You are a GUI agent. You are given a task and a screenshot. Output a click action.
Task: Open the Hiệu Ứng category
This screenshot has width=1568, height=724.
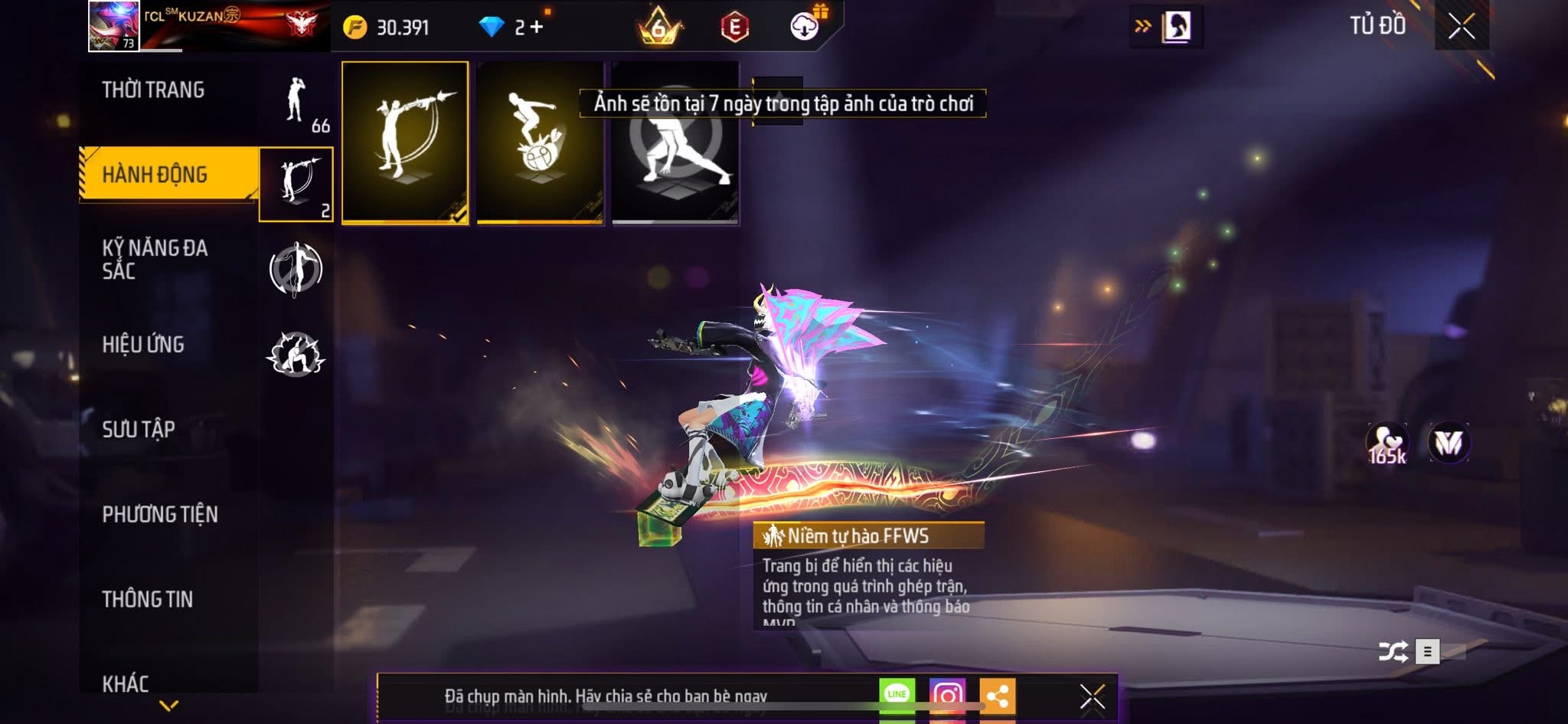(x=143, y=345)
